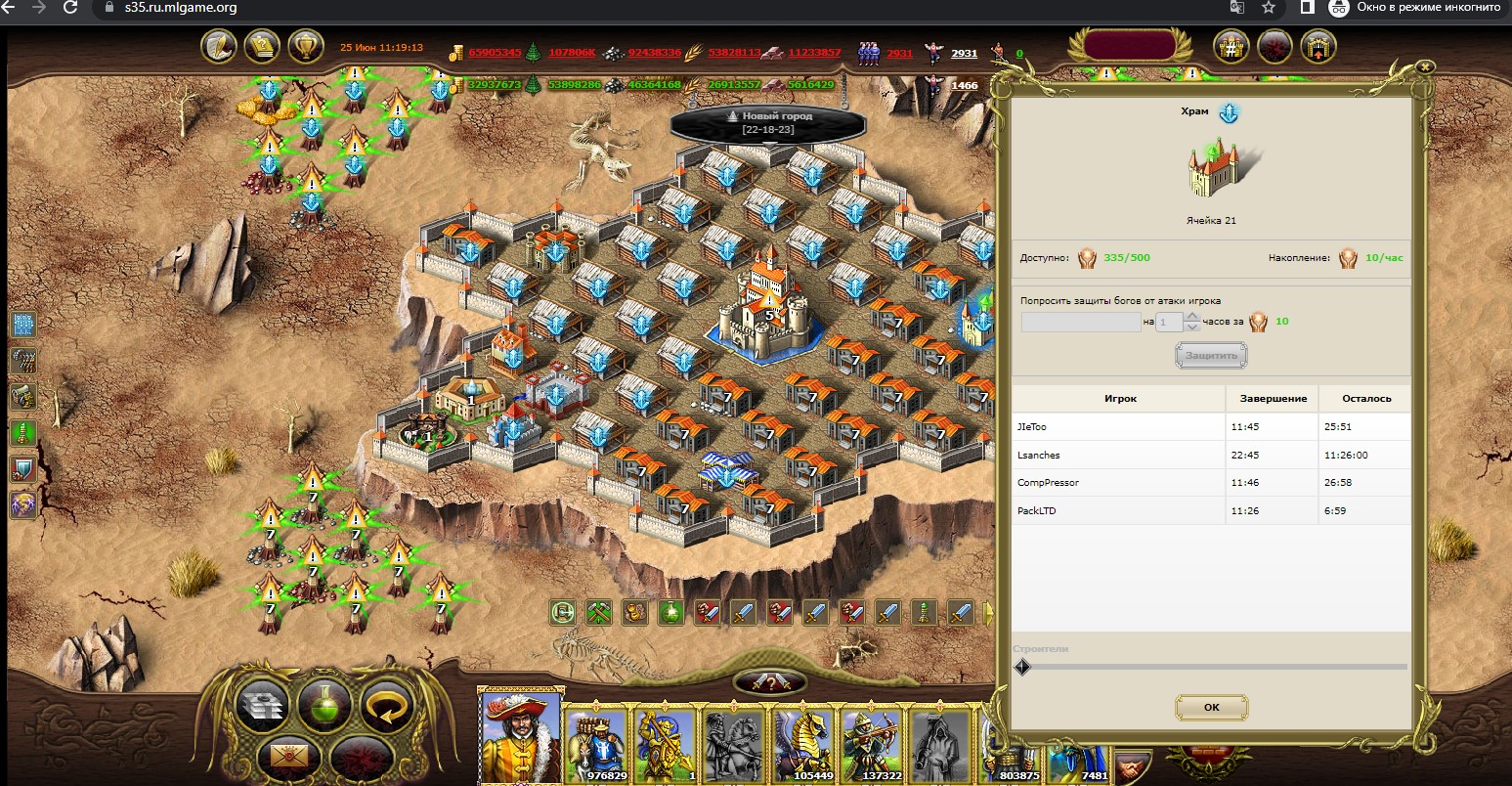Screen dimensions: 1512x786
Task: Select the hero portrait with red hat
Action: coord(520,735)
